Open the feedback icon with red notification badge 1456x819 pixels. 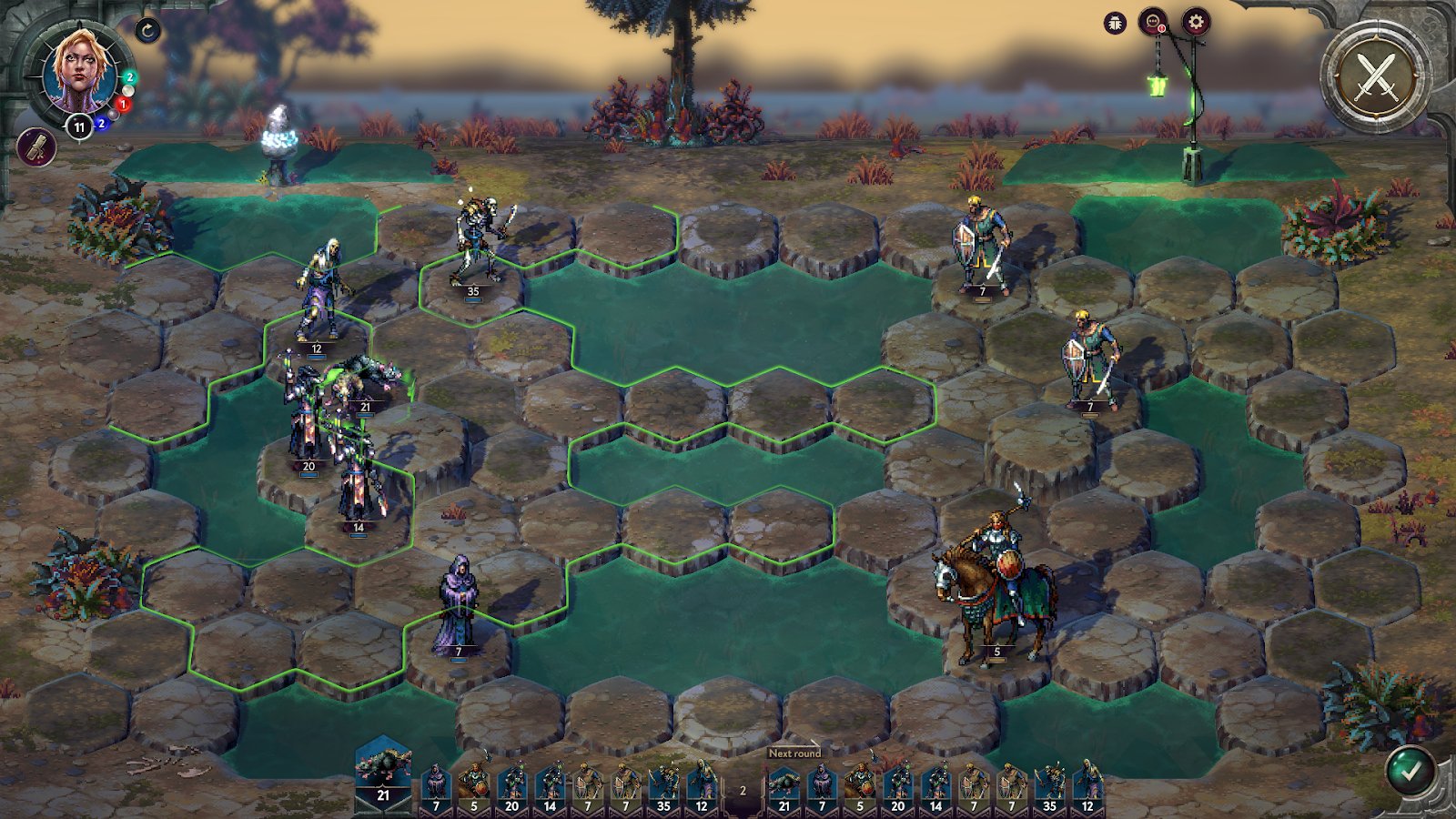1153,20
